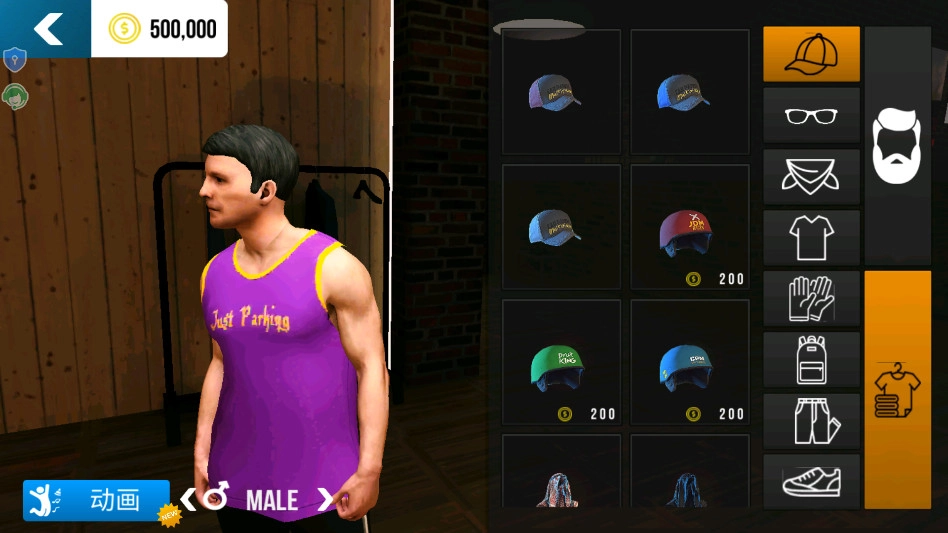Switch gender with the arrow left of MALE

[188, 498]
